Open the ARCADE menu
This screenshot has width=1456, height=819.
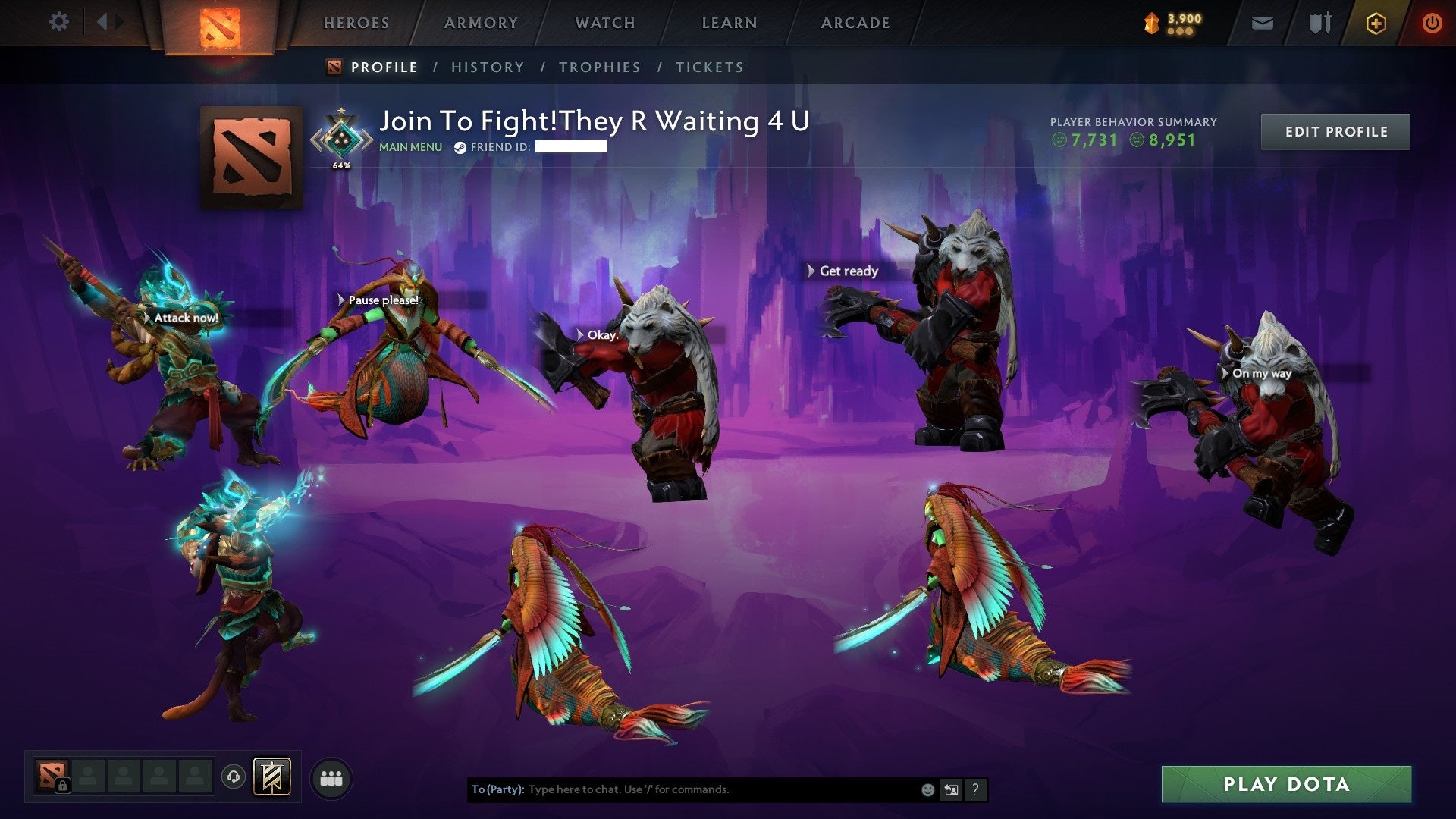click(855, 22)
